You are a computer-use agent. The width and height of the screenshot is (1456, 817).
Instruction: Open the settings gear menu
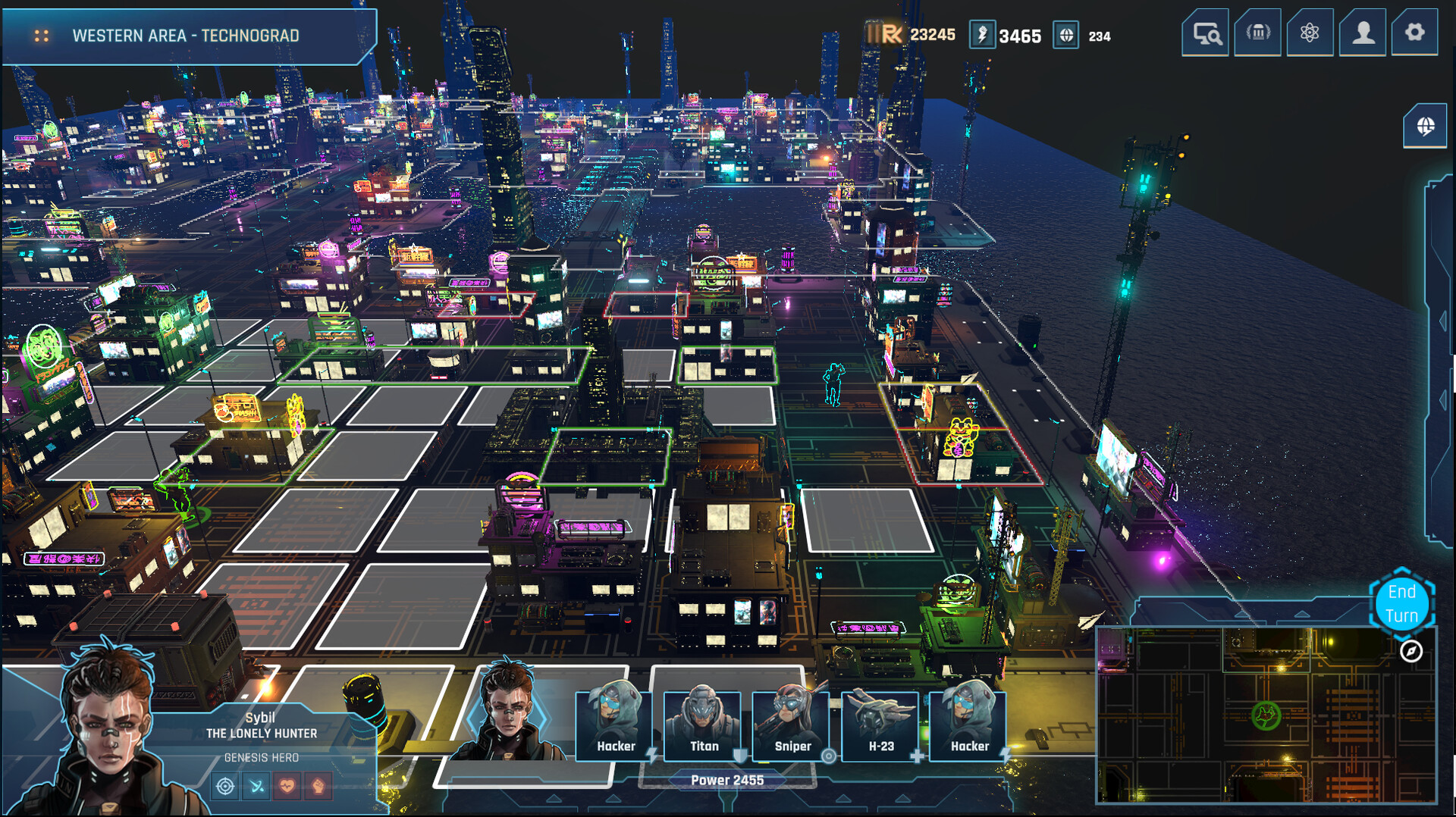tap(1414, 33)
